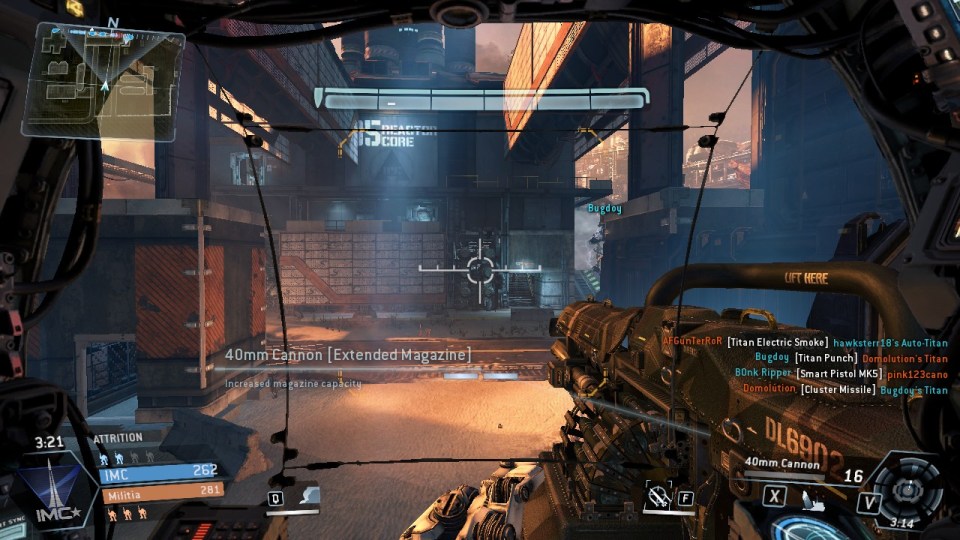Click the Cluster Missile kill feed entry
Viewport: 960px width, 540px height.
point(837,390)
